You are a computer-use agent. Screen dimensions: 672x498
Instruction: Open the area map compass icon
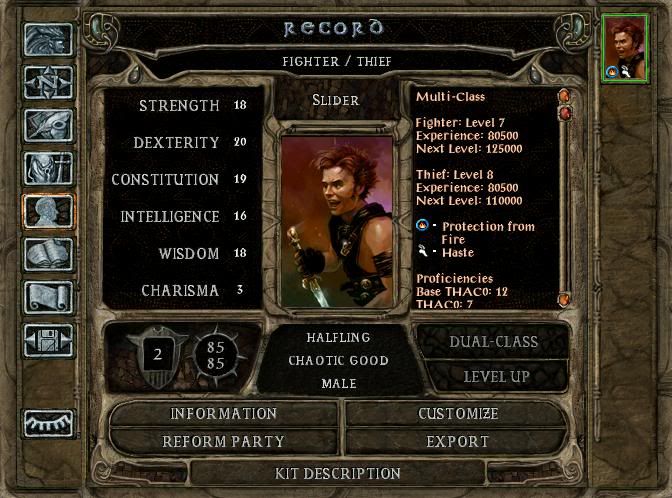tap(48, 83)
